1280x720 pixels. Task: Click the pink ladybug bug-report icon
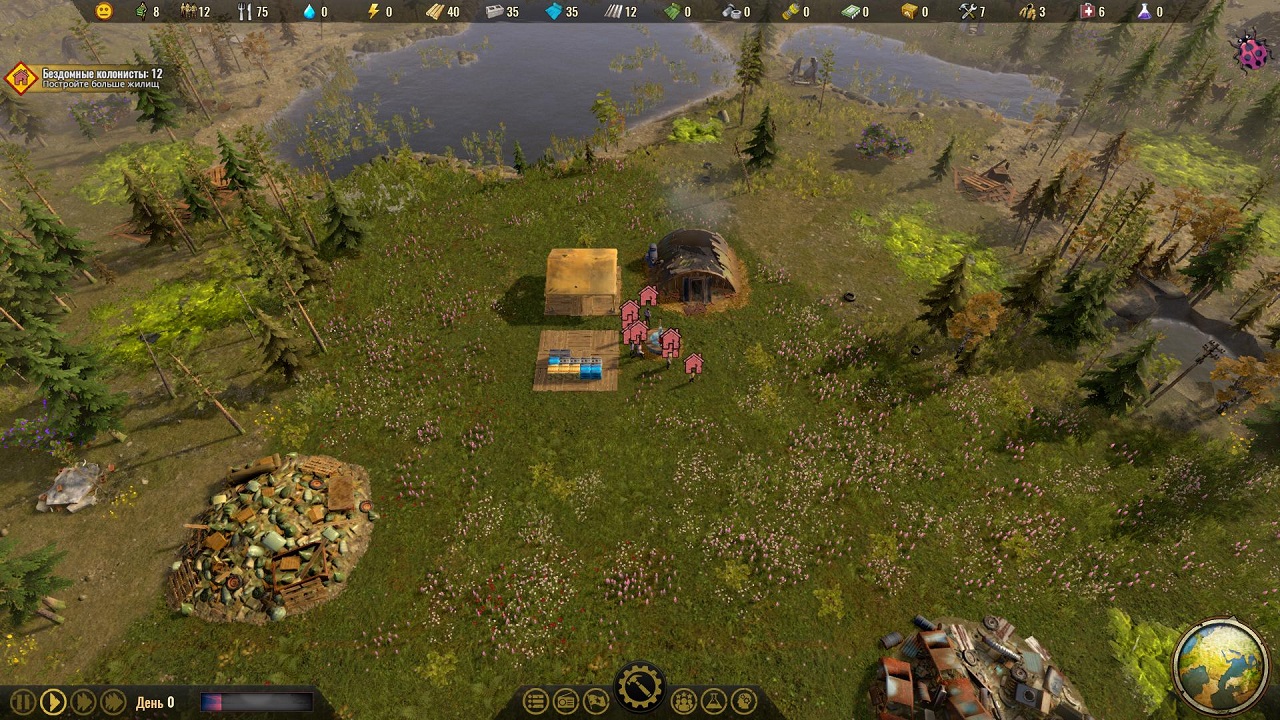[1252, 55]
